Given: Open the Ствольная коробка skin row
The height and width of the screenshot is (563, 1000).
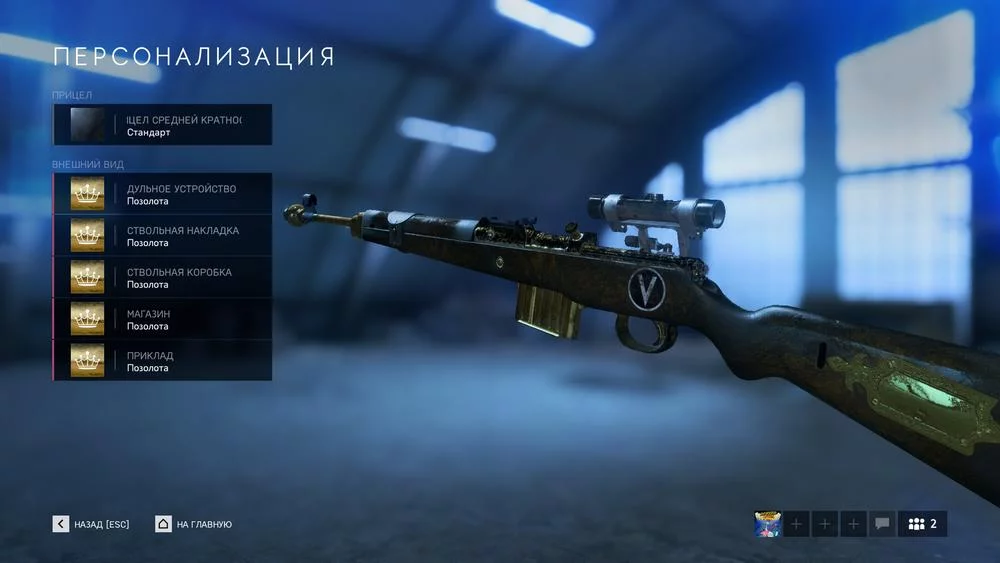Looking at the screenshot, I should tap(162, 277).
